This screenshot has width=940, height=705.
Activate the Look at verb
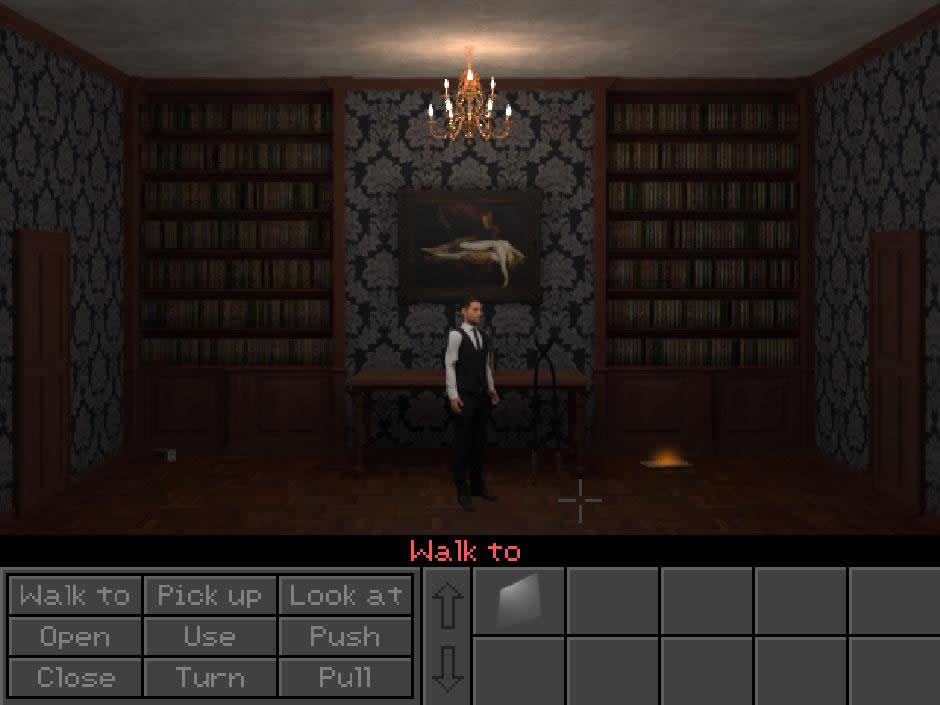tap(345, 596)
